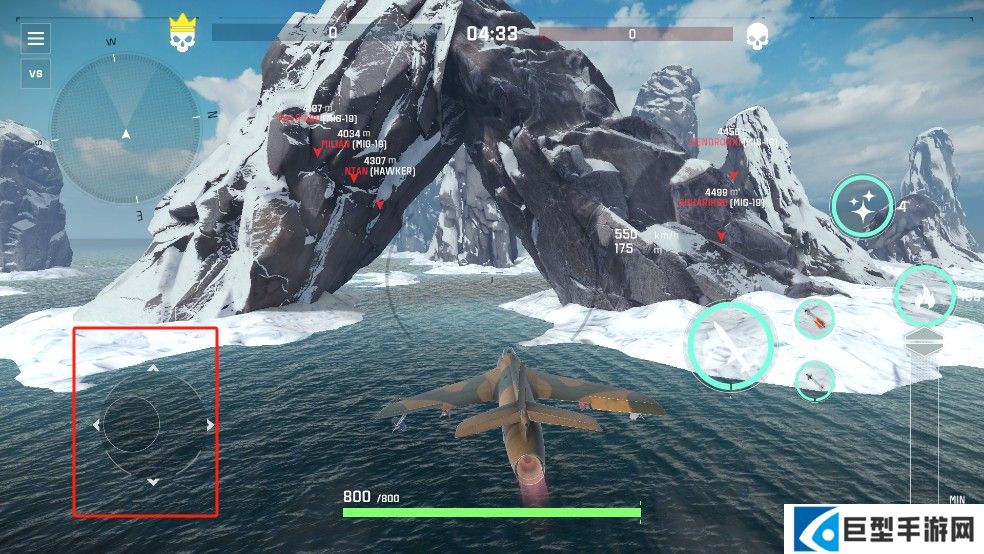Activate the sparkle flares countermeasure
Screen dimensions: 984x554
pyautogui.click(x=861, y=207)
